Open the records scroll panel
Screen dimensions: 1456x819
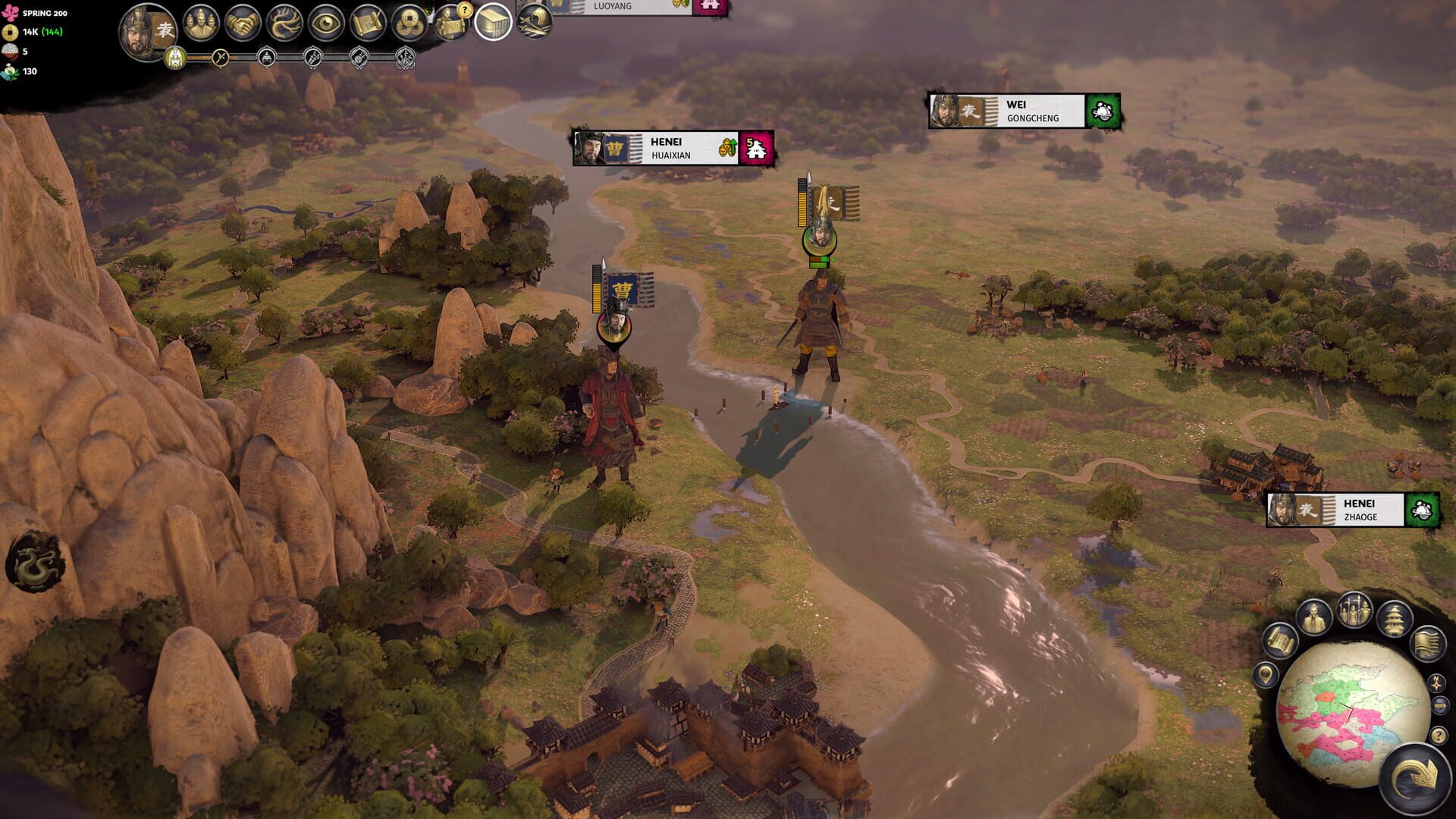pyautogui.click(x=366, y=23)
